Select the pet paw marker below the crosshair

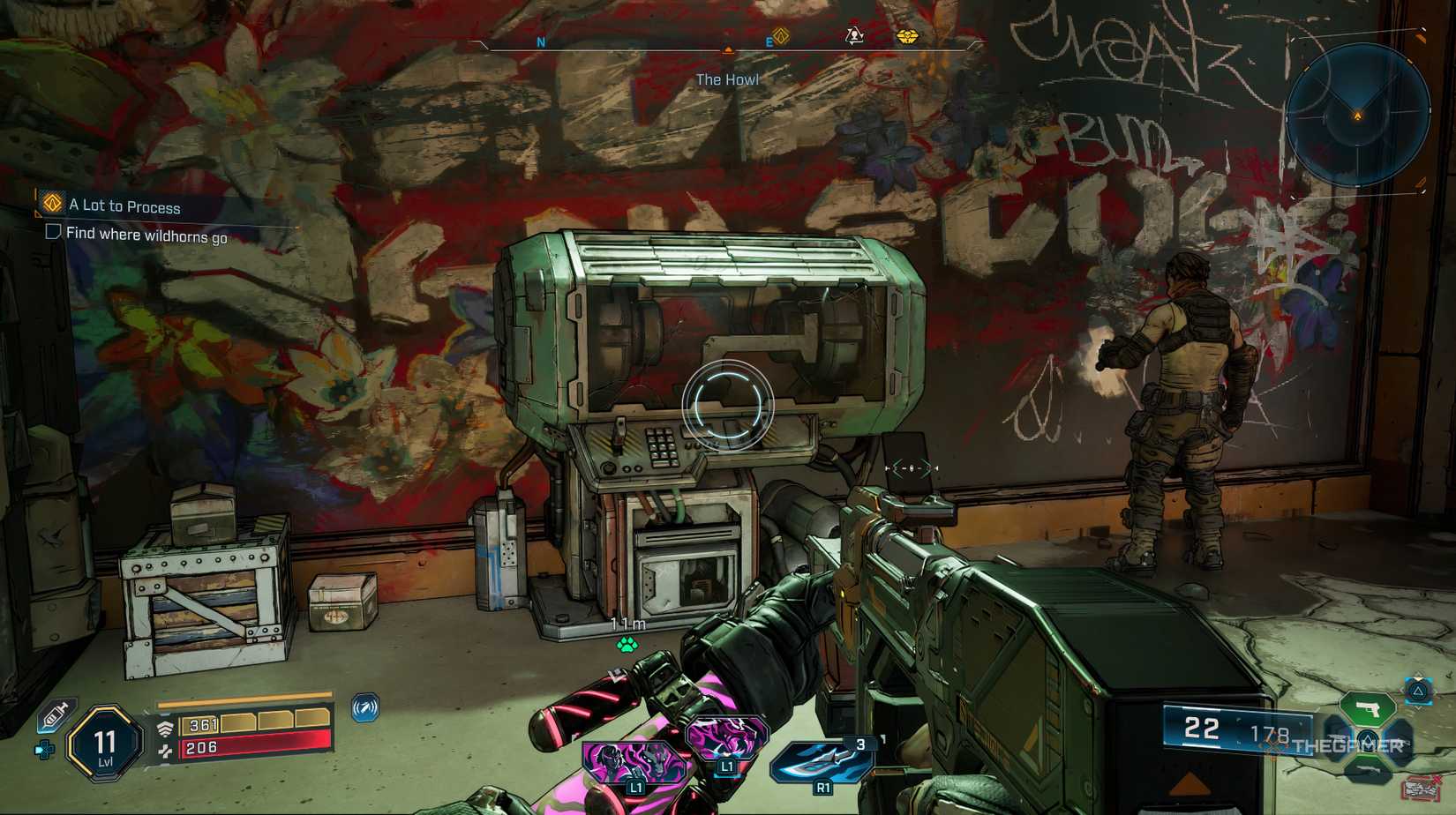click(x=627, y=643)
